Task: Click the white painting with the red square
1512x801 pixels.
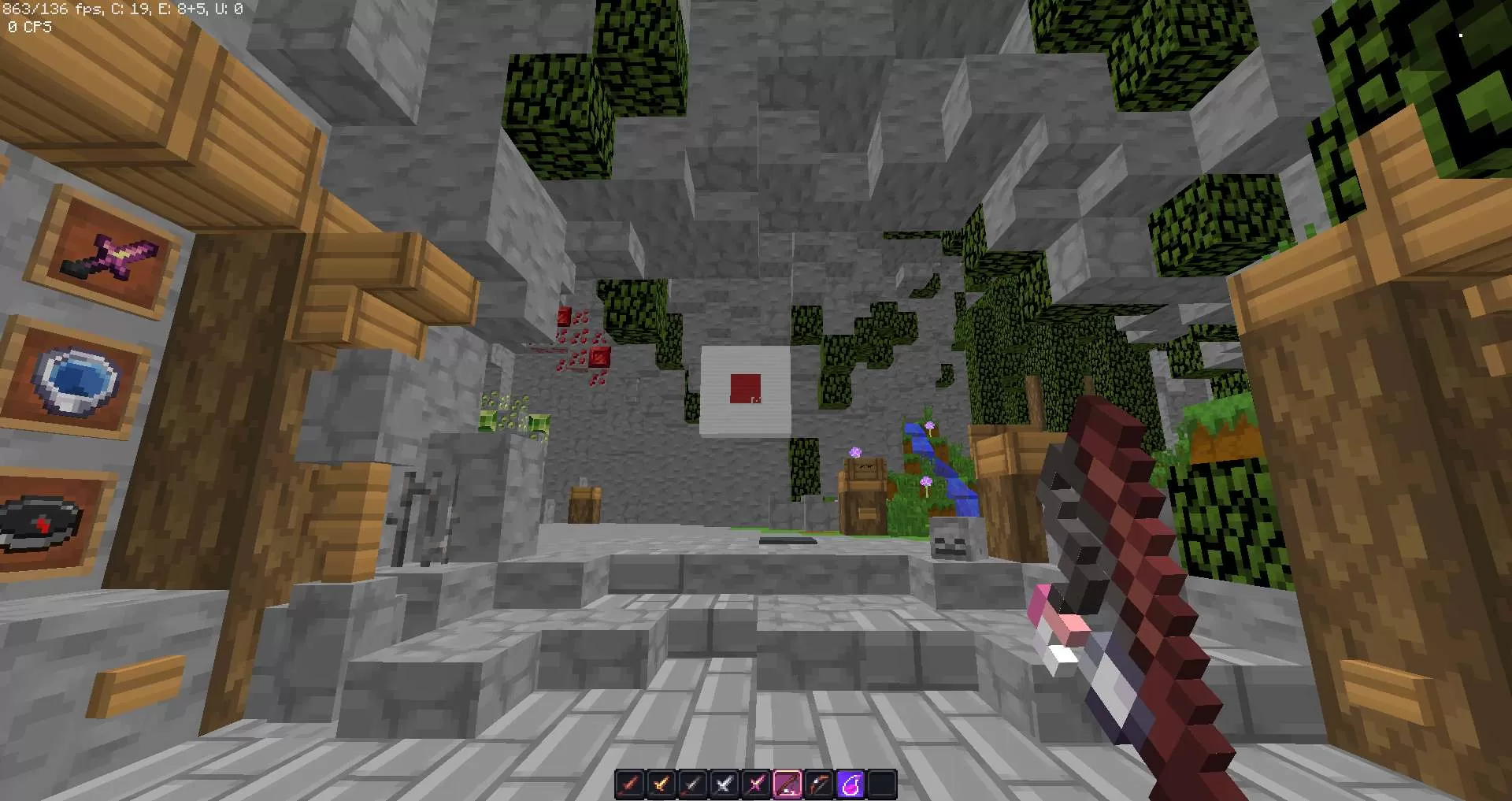Action: tap(744, 388)
